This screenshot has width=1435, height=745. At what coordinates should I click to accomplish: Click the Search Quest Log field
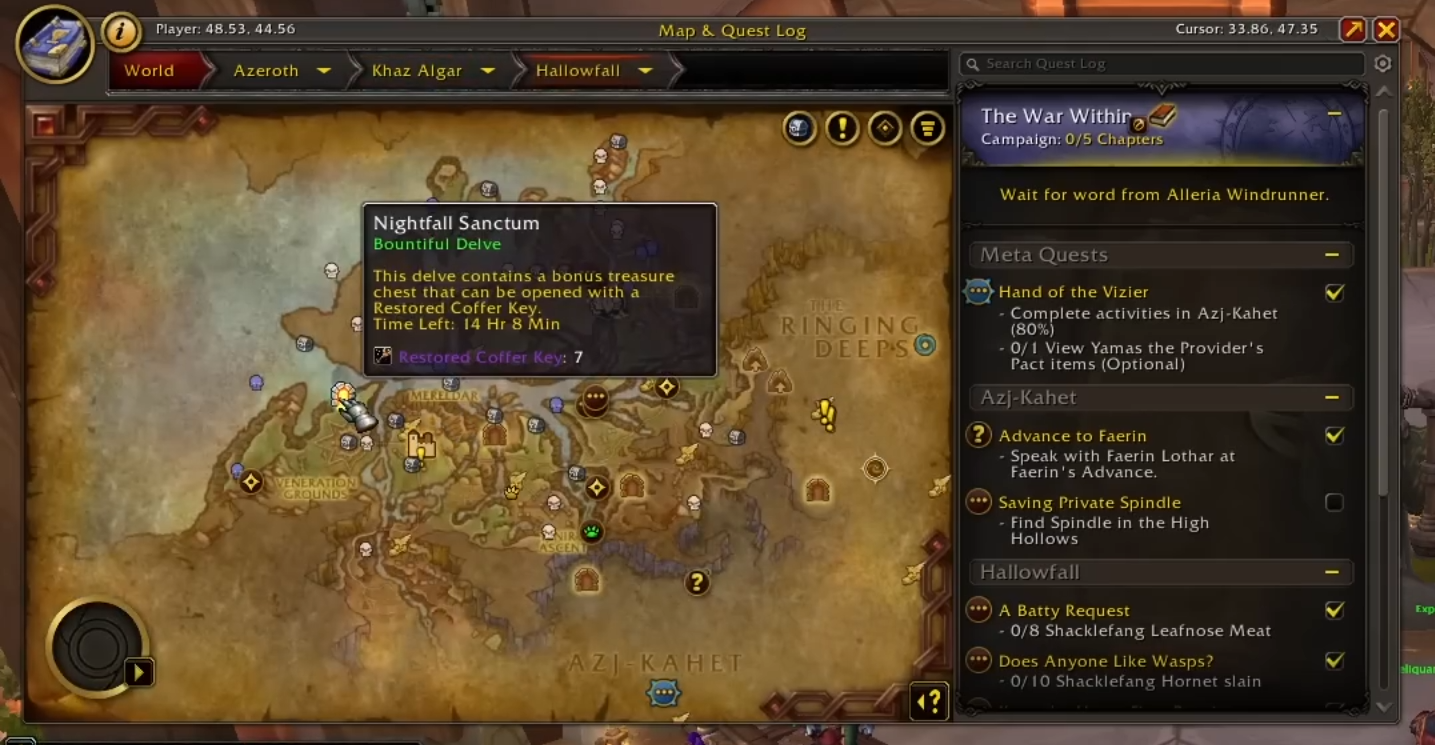coord(1160,63)
